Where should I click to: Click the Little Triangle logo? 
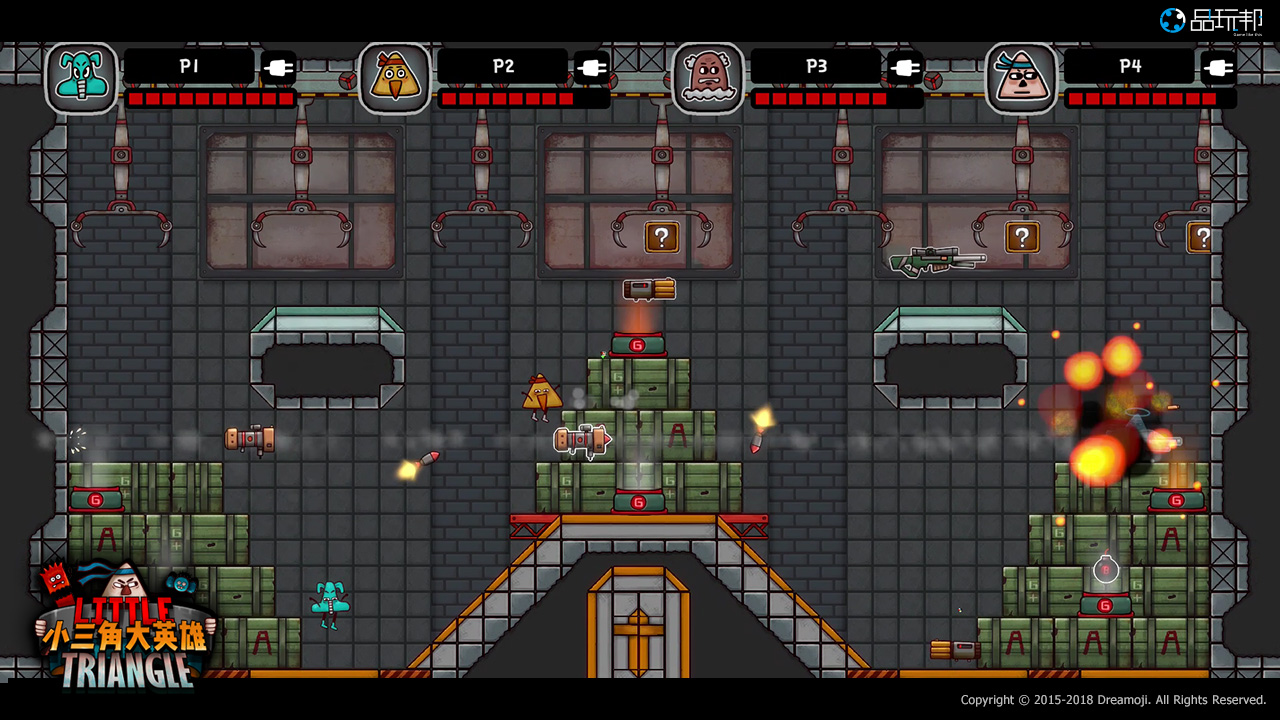pos(125,627)
